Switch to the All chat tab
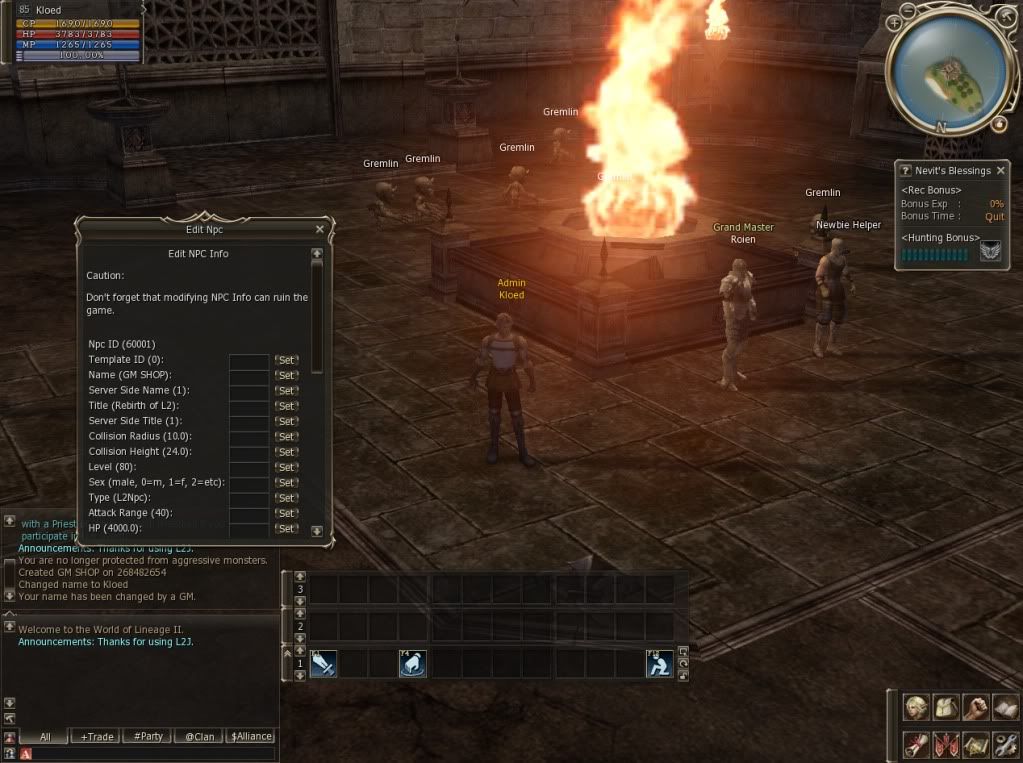Screen dimensions: 1023x763 (x=44, y=736)
